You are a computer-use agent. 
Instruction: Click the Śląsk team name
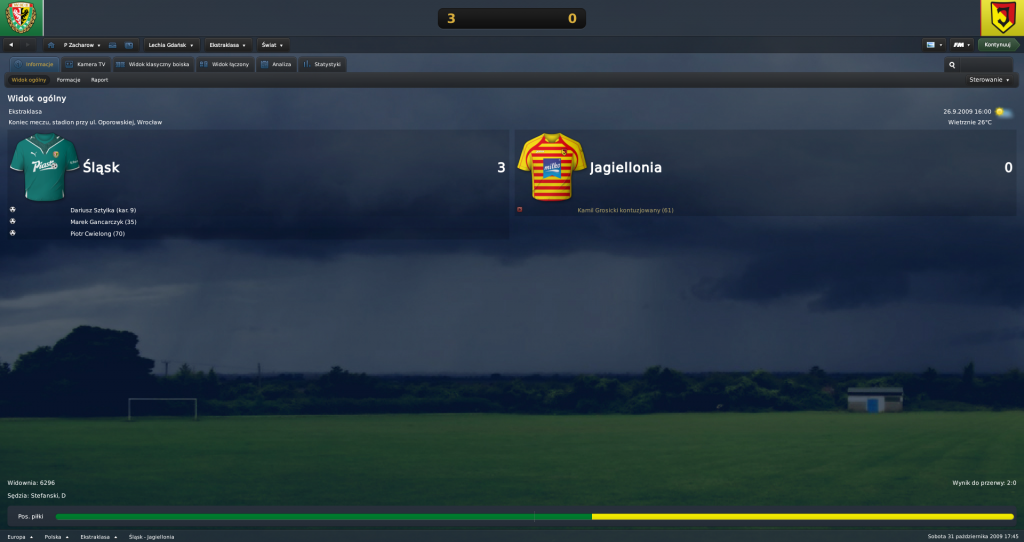(x=102, y=168)
